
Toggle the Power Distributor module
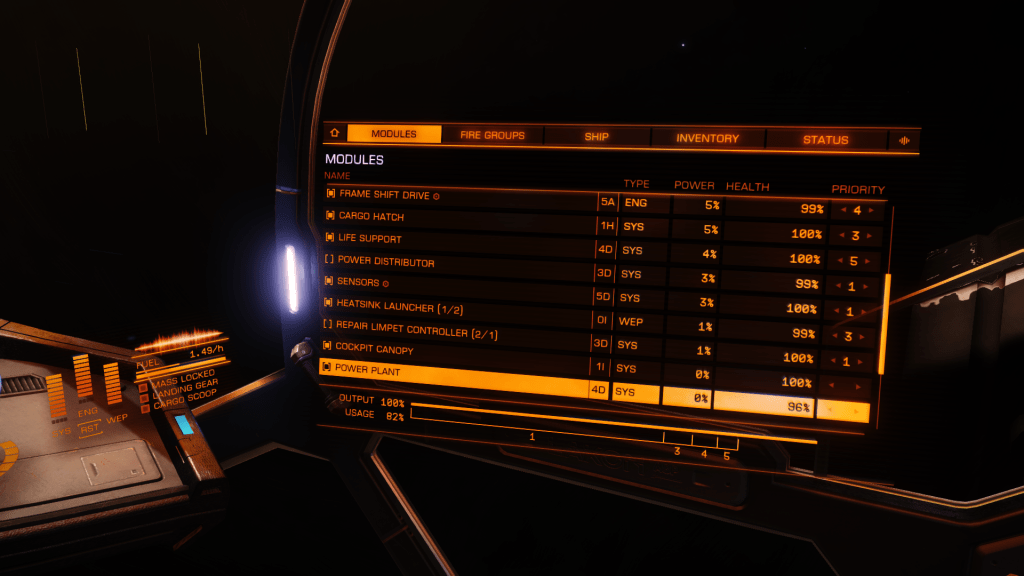click(460, 263)
